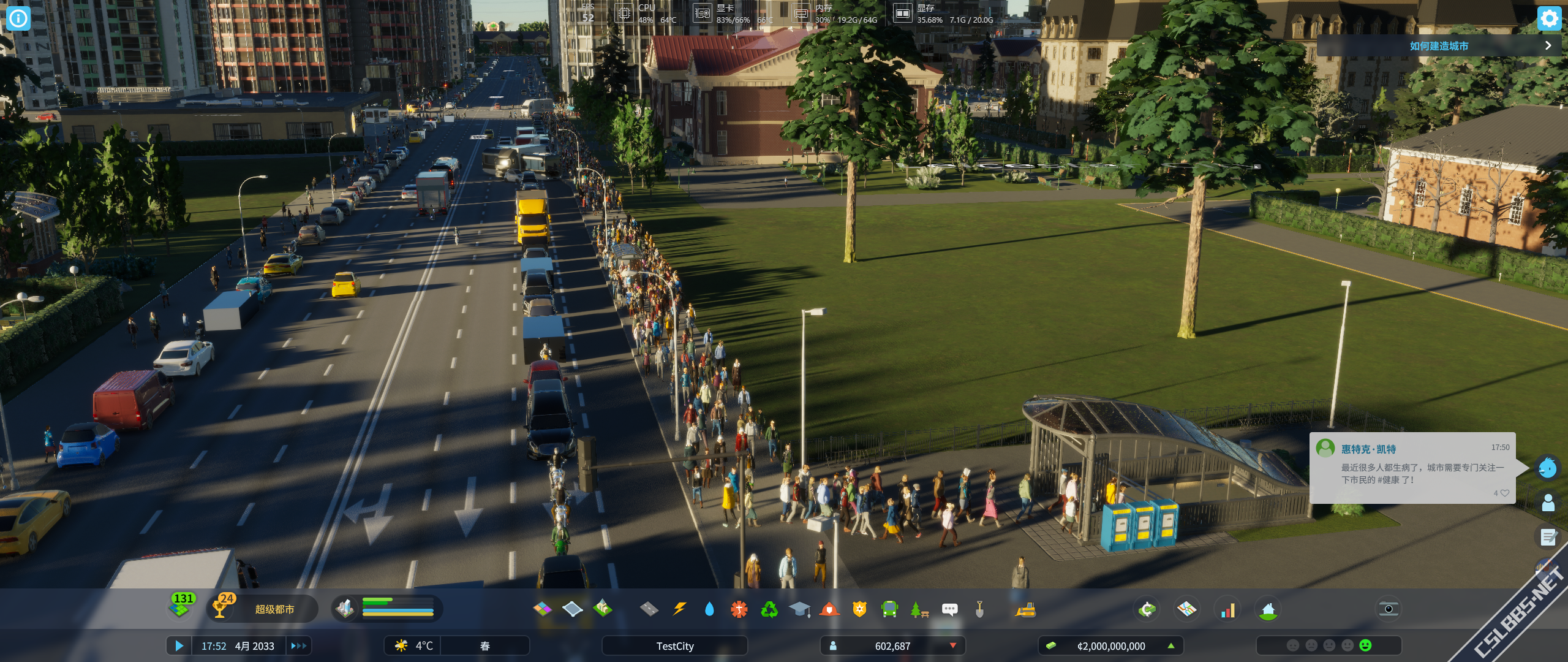Viewport: 1568px width, 662px height.
Task: Open the statistics bar chart panel
Action: click(x=1227, y=610)
